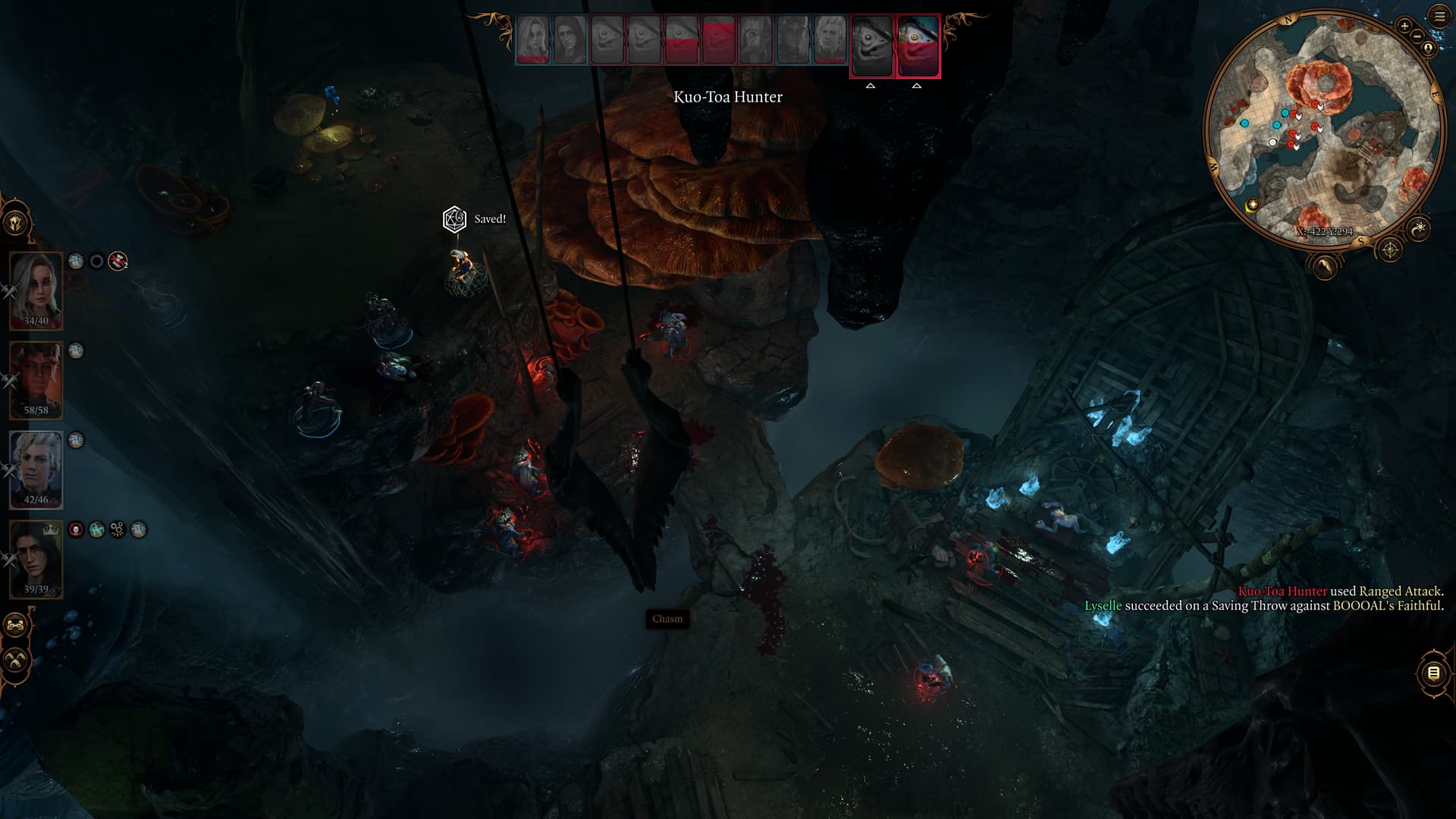
Task: Click the map pin button beside the minimap
Action: (x=1429, y=49)
